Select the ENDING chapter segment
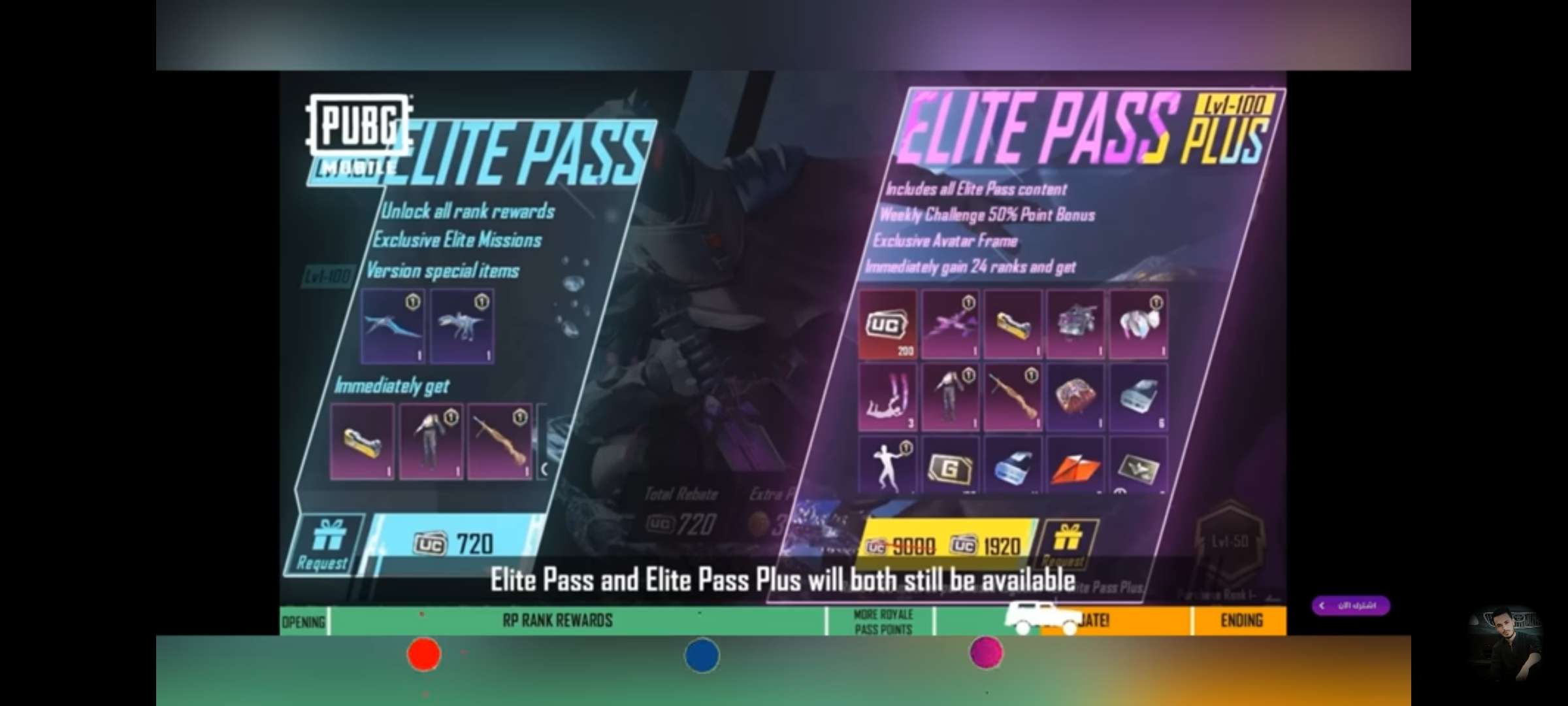1568x706 pixels. pos(1241,620)
